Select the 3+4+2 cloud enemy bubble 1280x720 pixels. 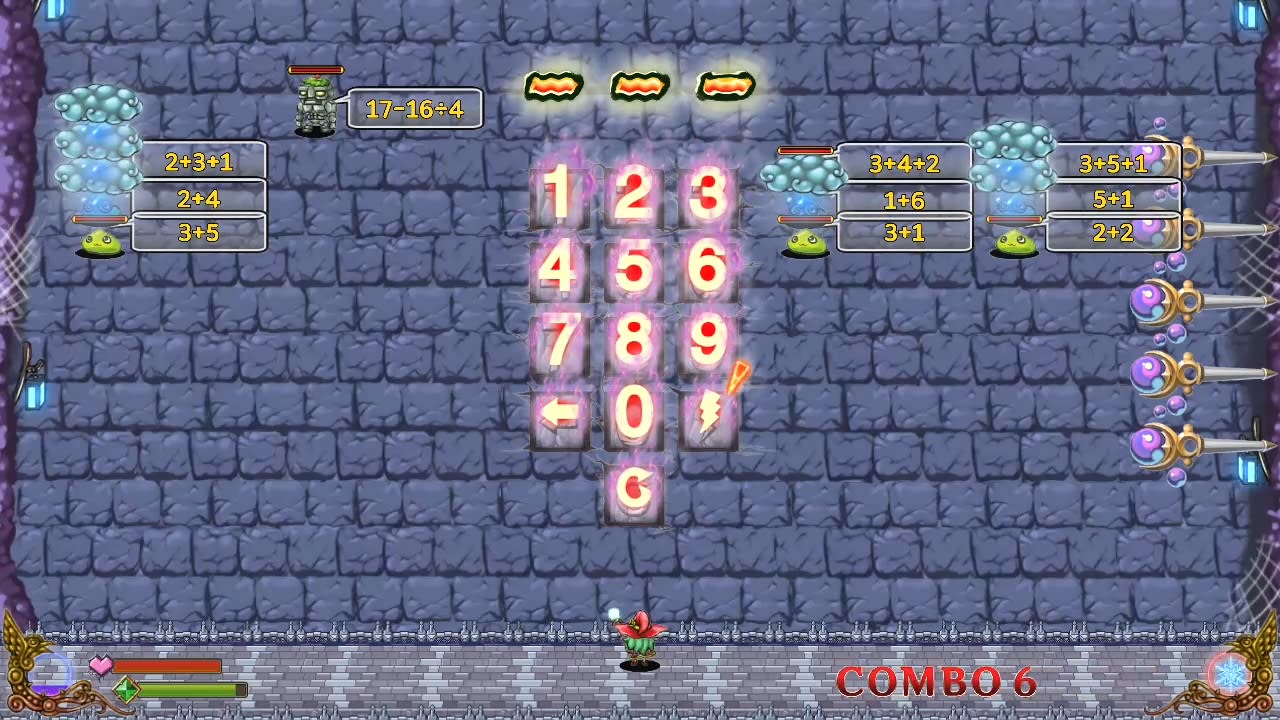[x=903, y=164]
